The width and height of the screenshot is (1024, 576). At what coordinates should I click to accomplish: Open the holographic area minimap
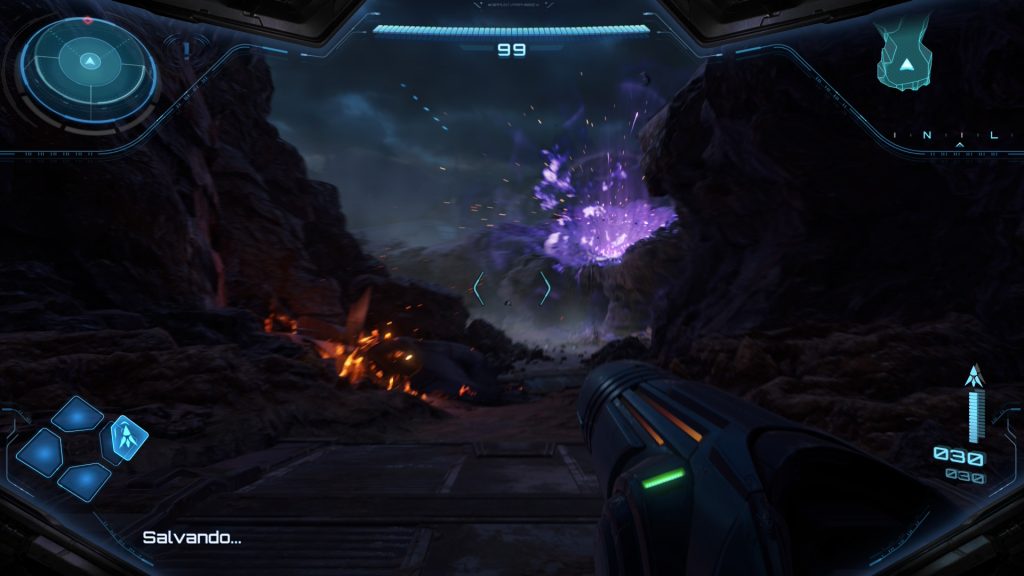(905, 57)
